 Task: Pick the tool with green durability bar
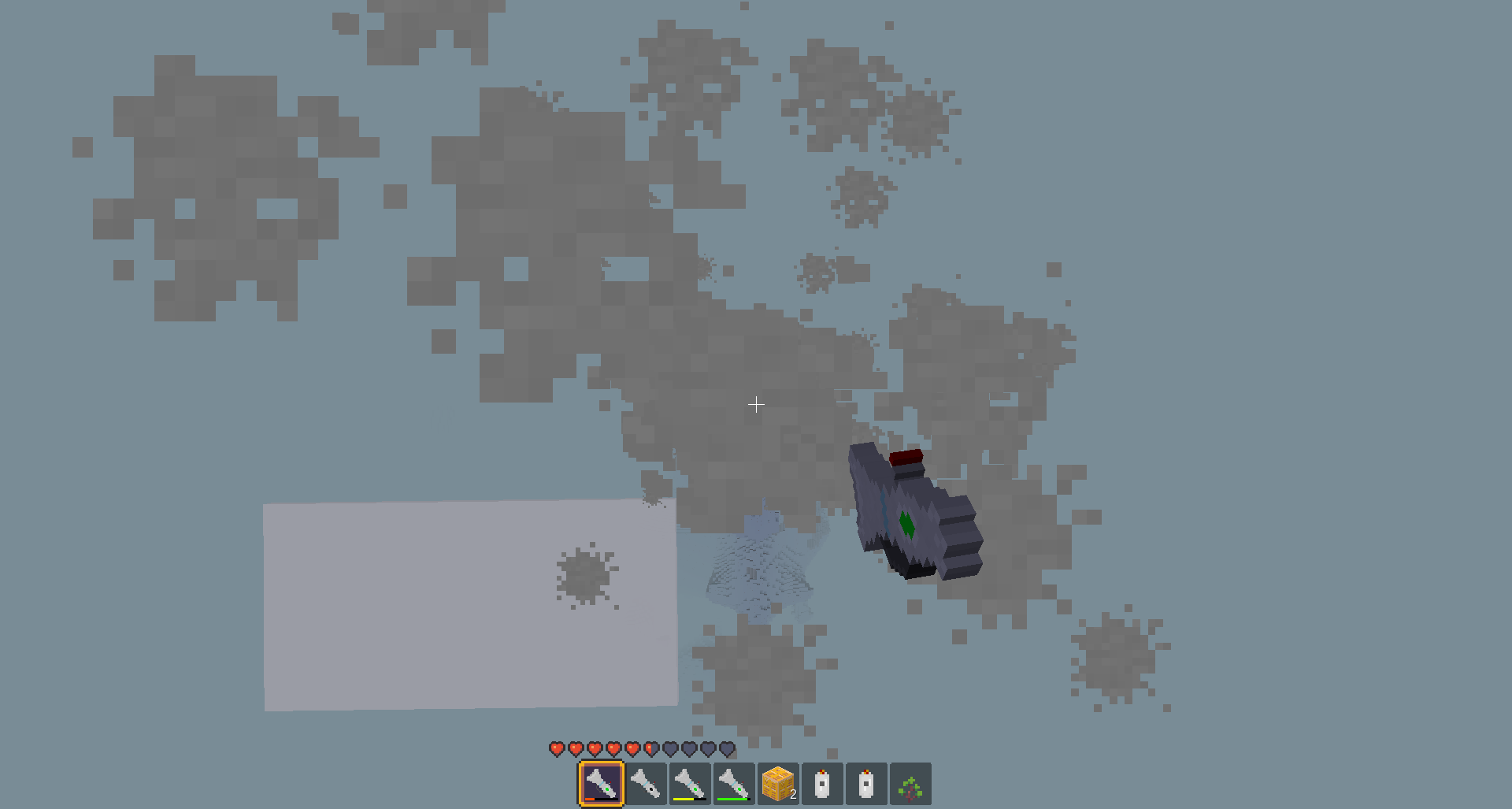click(x=733, y=784)
